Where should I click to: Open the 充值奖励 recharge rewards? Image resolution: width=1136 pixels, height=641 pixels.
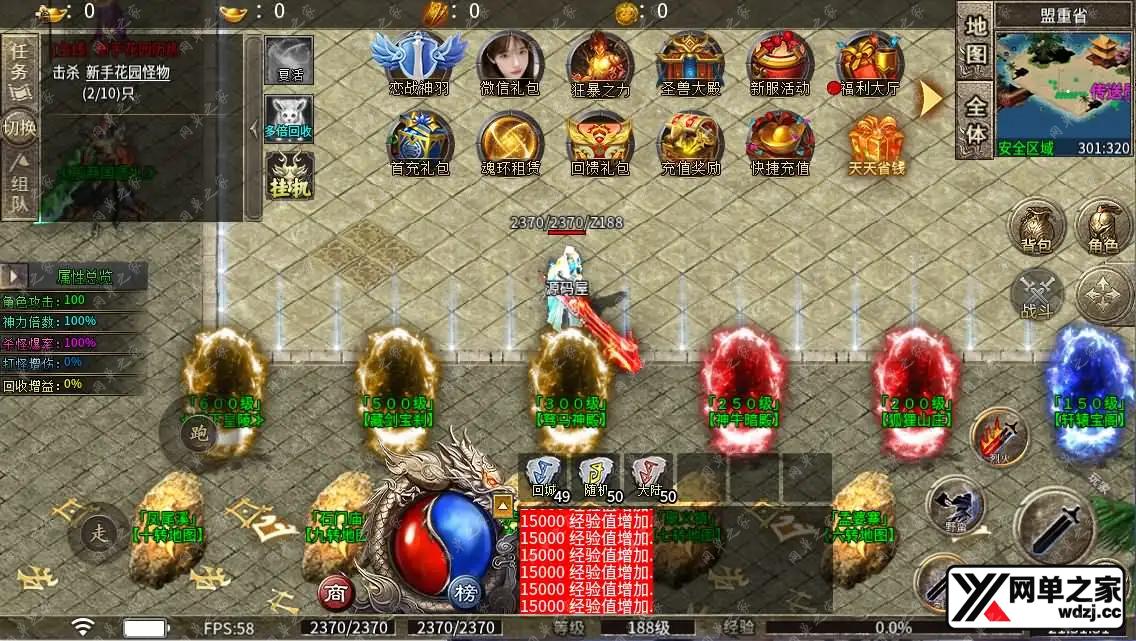(689, 142)
